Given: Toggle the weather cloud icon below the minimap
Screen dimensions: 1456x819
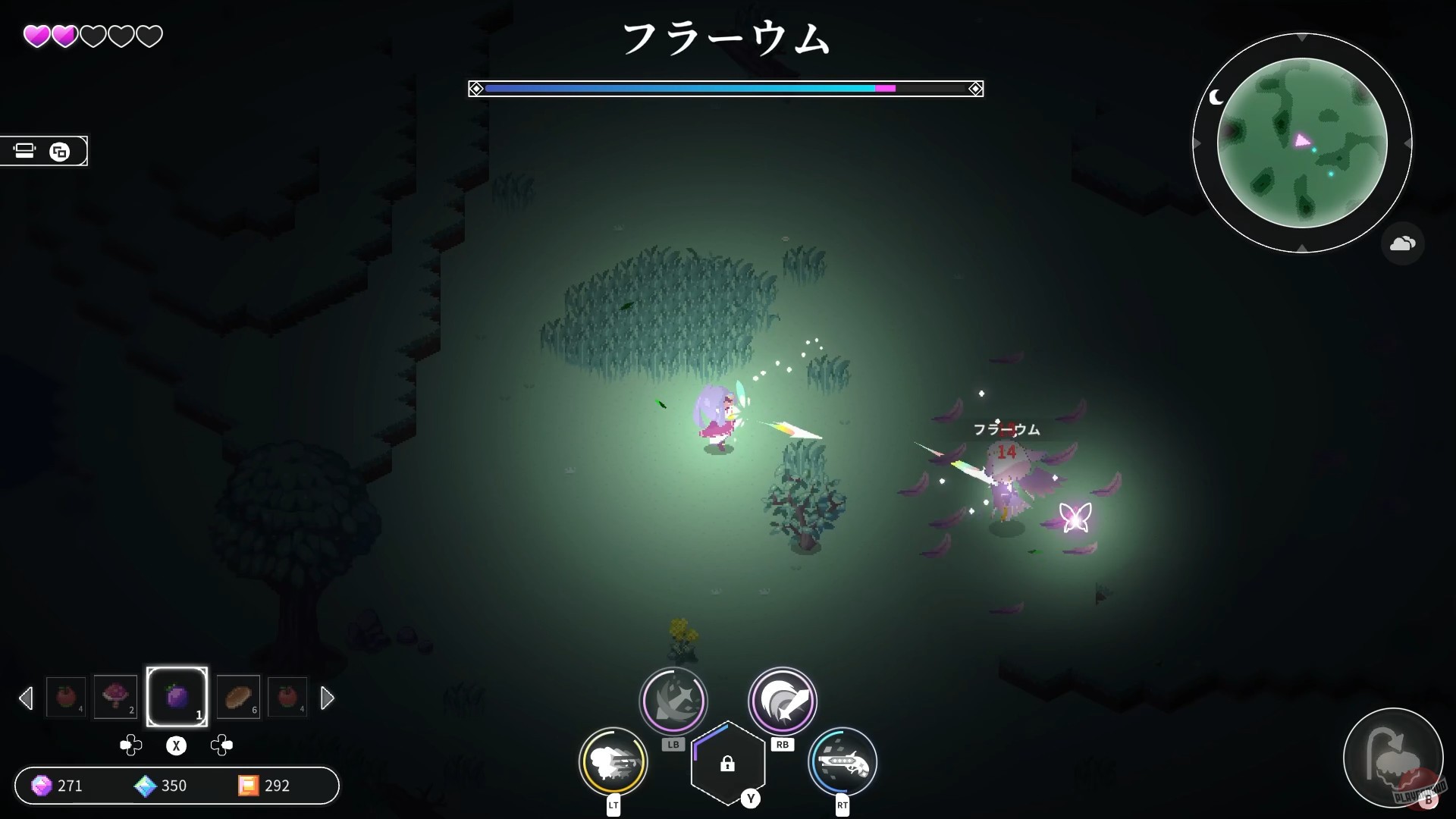Looking at the screenshot, I should click(1404, 243).
